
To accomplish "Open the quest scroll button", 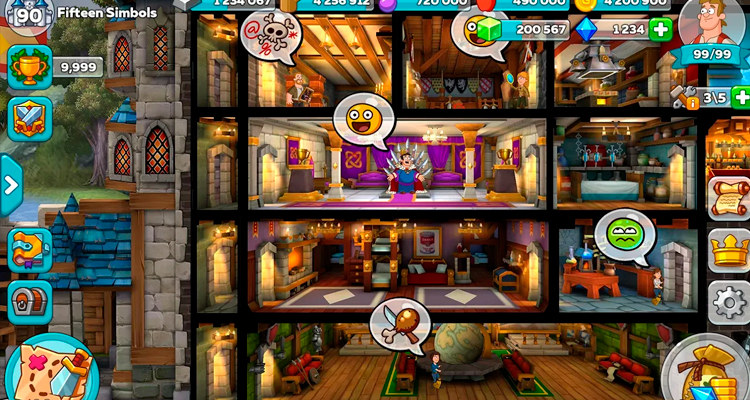I will (x=729, y=197).
